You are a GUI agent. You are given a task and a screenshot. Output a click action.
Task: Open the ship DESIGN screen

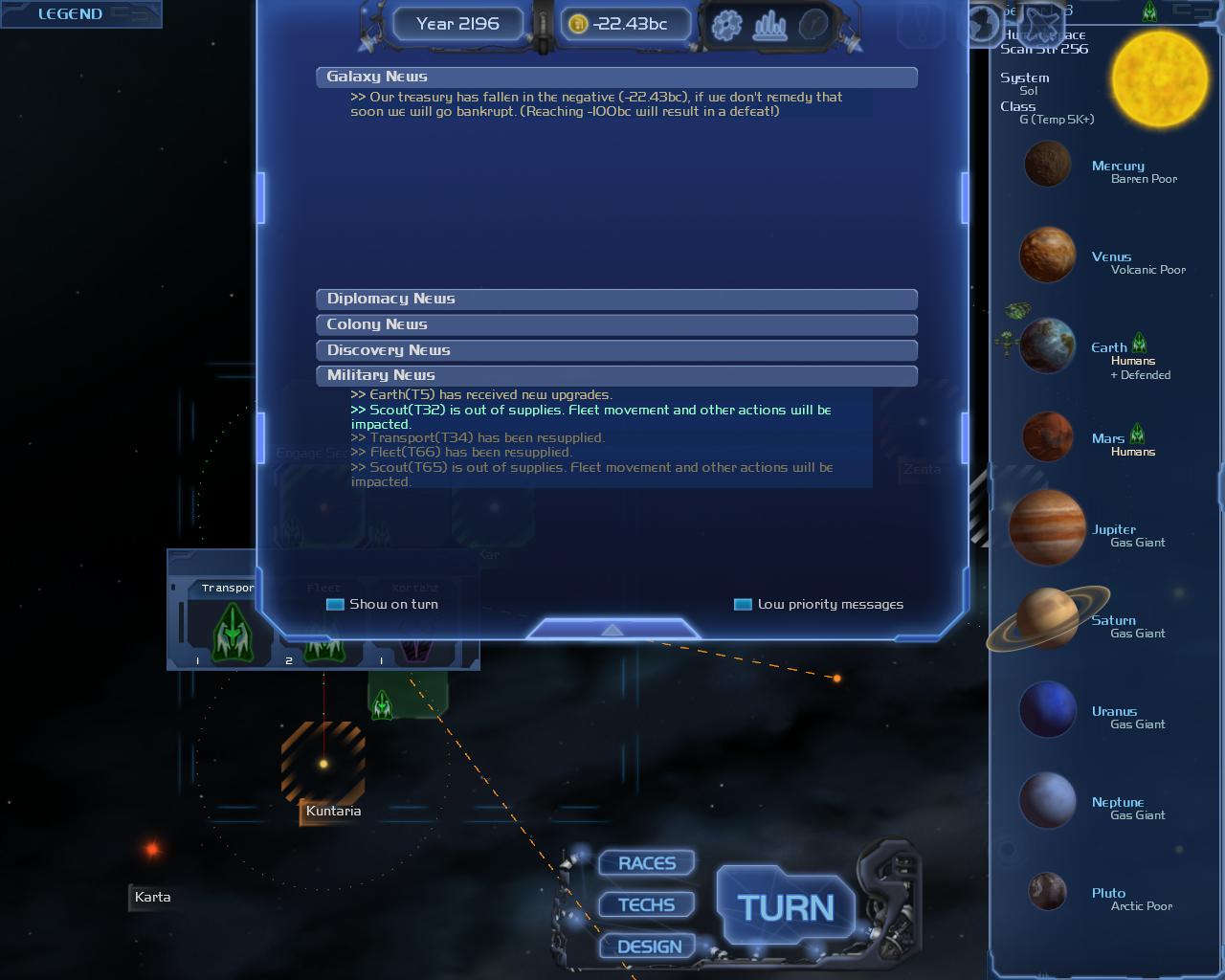coord(649,947)
